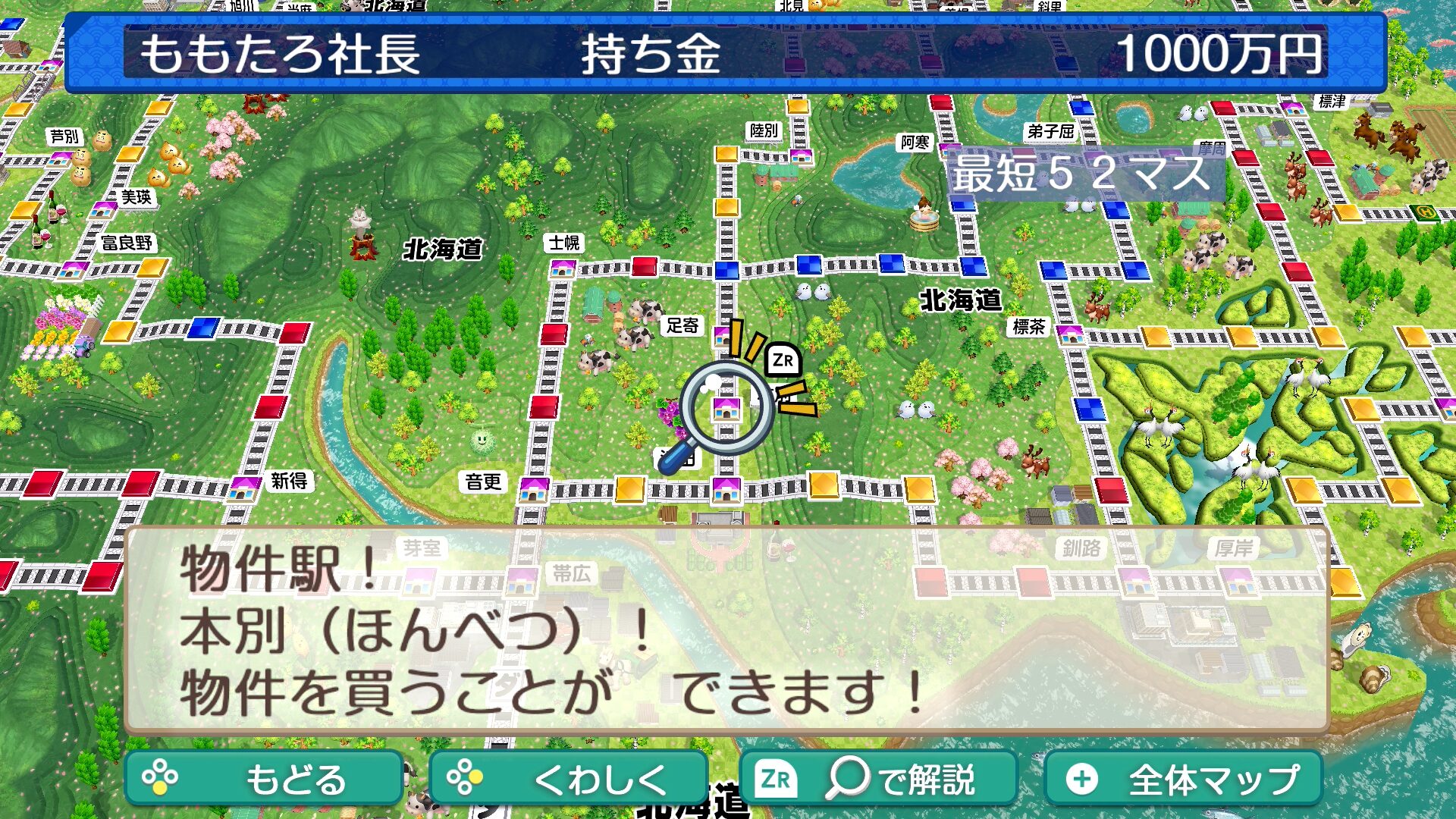Select the 音更 station label
The image size is (1456, 819).
tap(484, 482)
